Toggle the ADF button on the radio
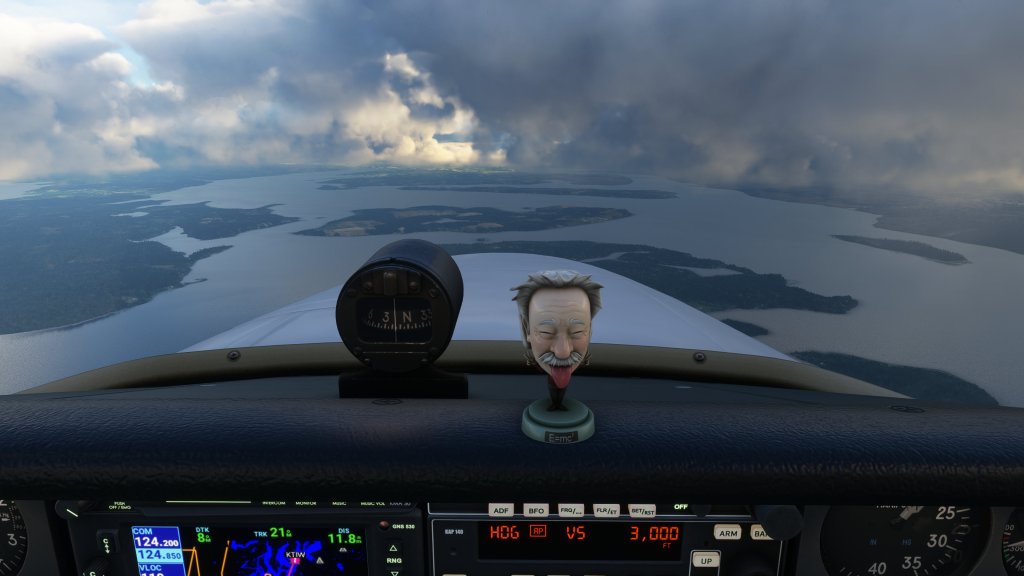1024x576 pixels. pos(500,510)
